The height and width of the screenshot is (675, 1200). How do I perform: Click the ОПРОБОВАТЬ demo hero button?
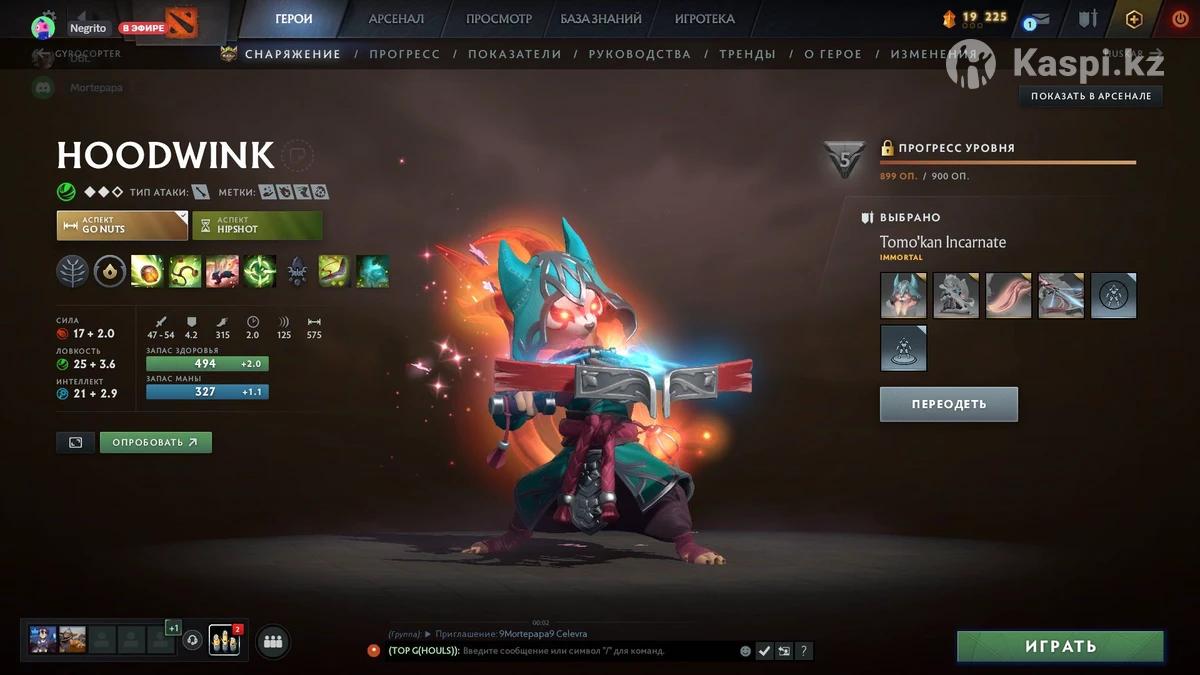155,442
